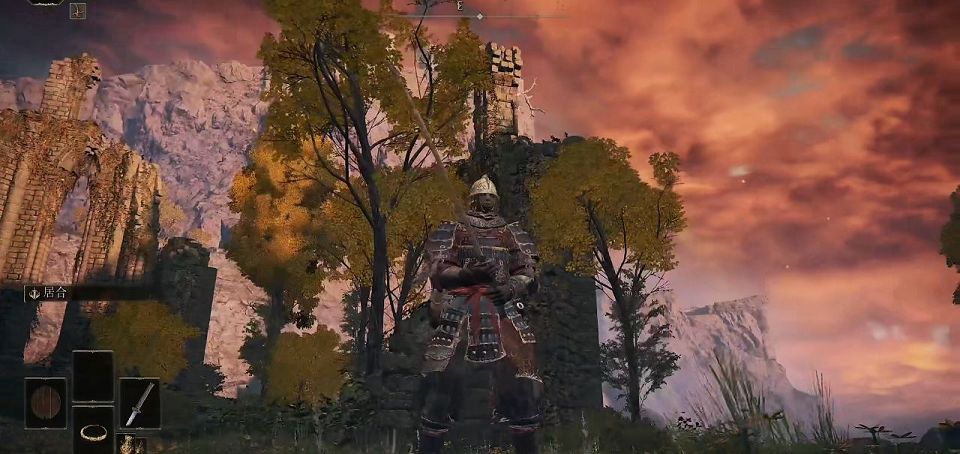Click the status effect icon at top left
The image size is (960, 454).
[78, 11]
